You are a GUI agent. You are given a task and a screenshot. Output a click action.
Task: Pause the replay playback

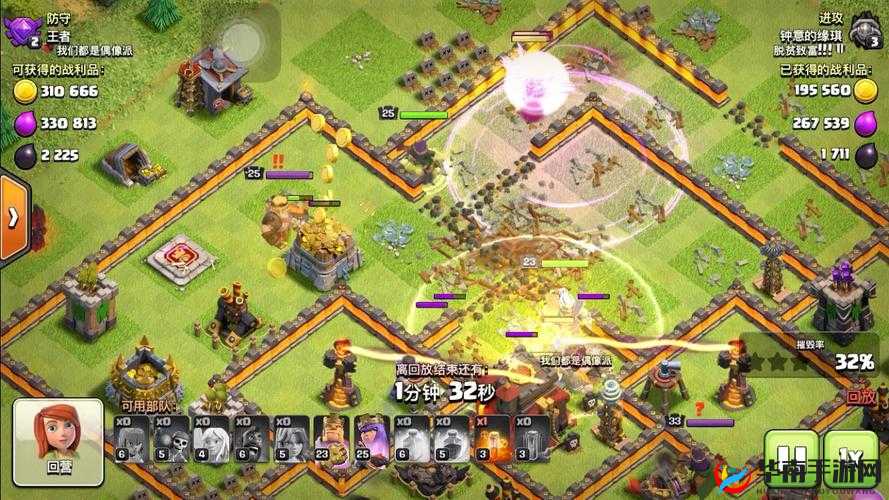(782, 451)
